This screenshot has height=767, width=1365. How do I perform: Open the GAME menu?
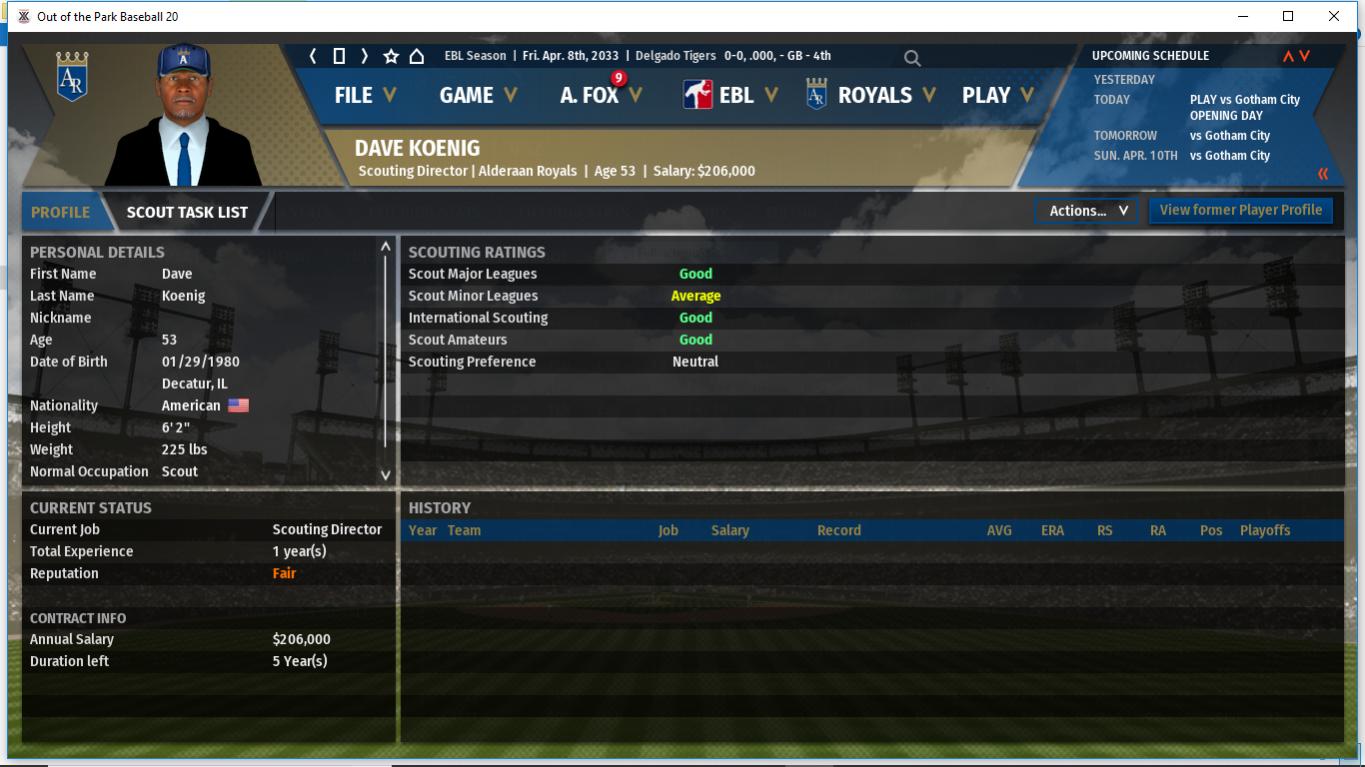(478, 95)
